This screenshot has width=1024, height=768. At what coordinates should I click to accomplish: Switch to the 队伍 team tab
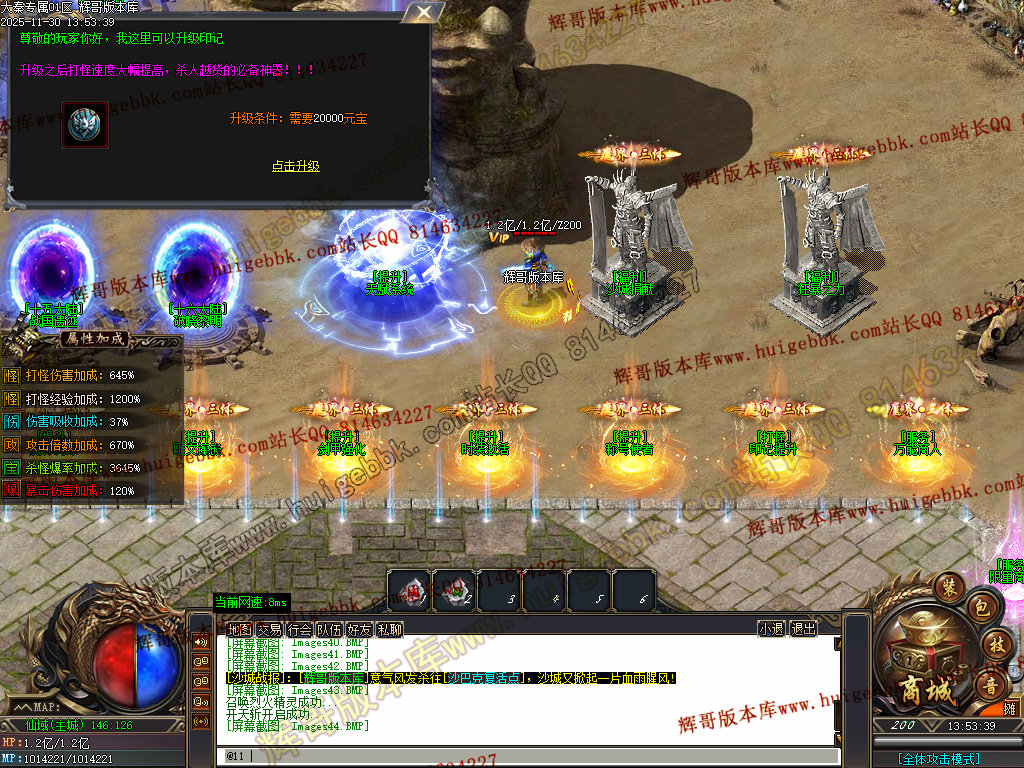click(329, 629)
